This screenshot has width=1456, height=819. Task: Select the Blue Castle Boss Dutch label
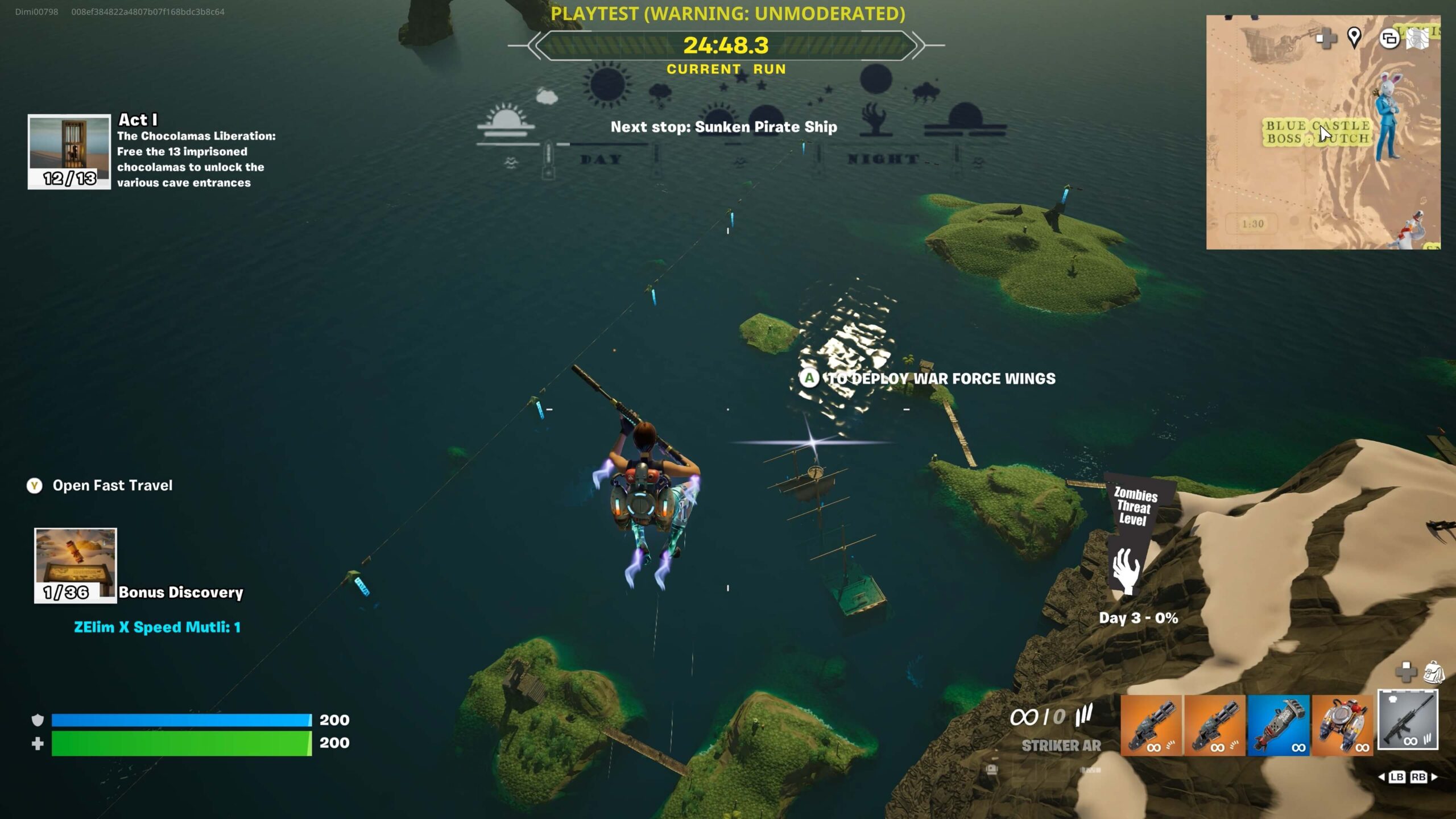(x=1317, y=132)
